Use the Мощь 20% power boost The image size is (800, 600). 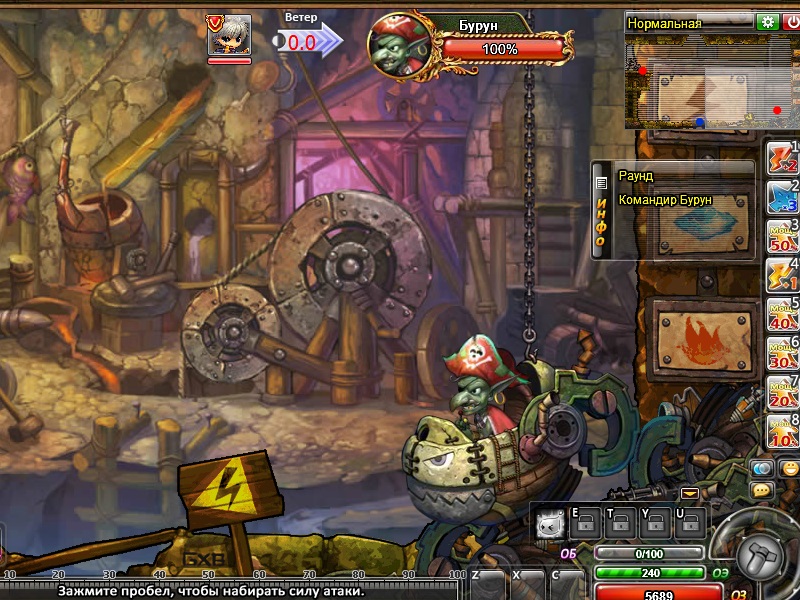(780, 393)
